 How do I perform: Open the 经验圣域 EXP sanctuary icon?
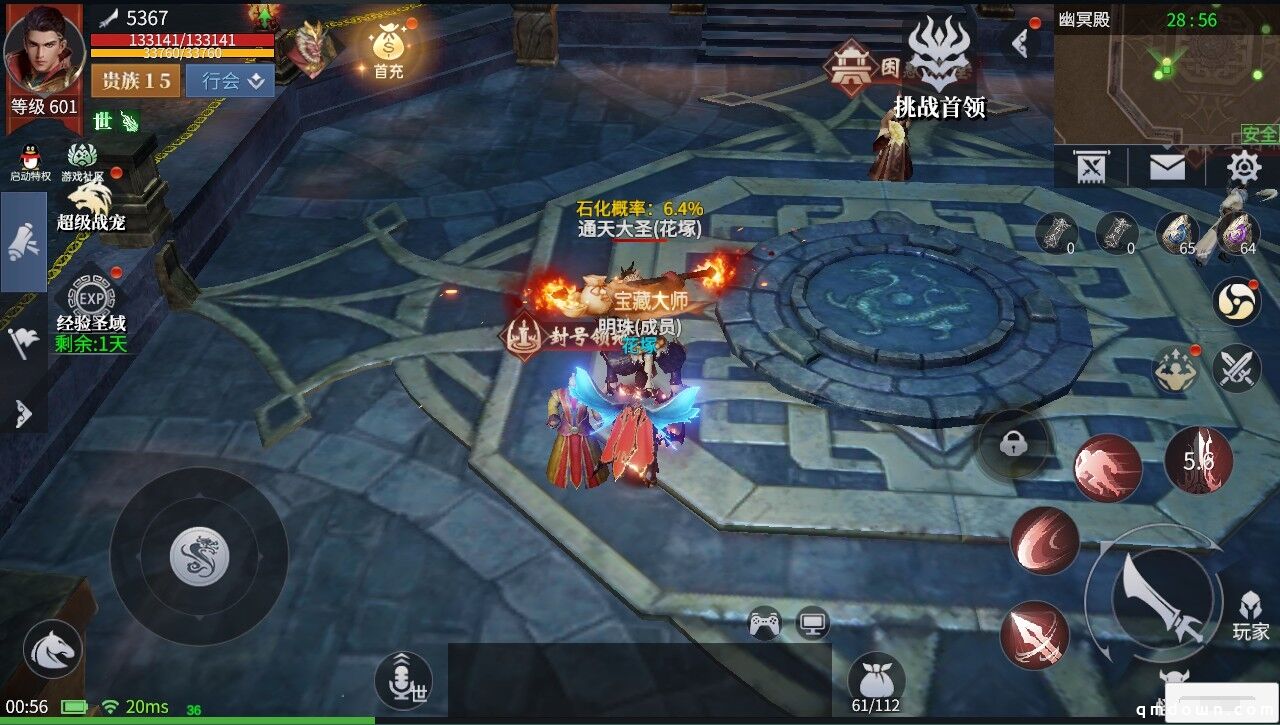click(x=93, y=296)
